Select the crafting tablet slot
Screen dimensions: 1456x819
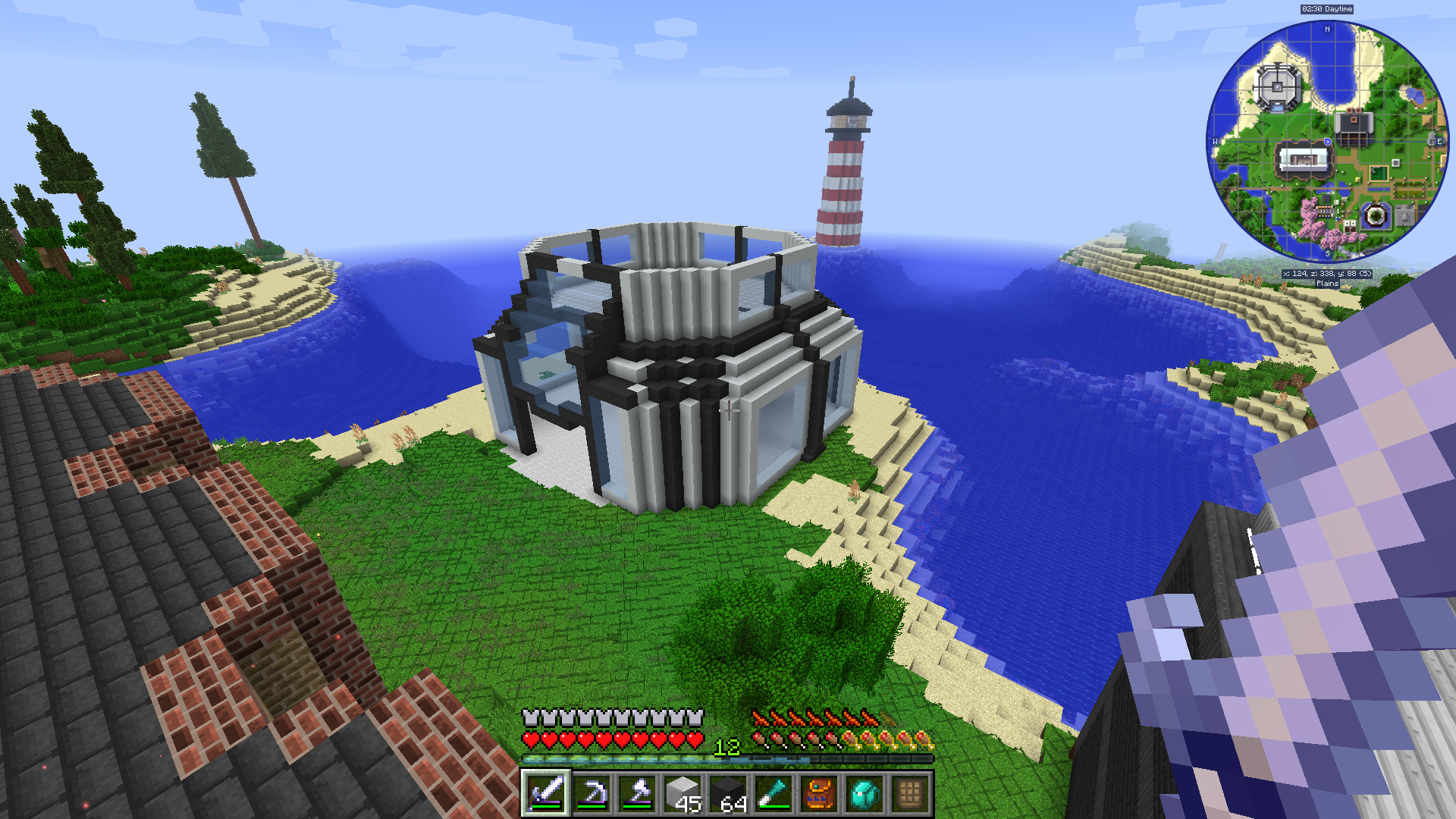pyautogui.click(x=910, y=793)
